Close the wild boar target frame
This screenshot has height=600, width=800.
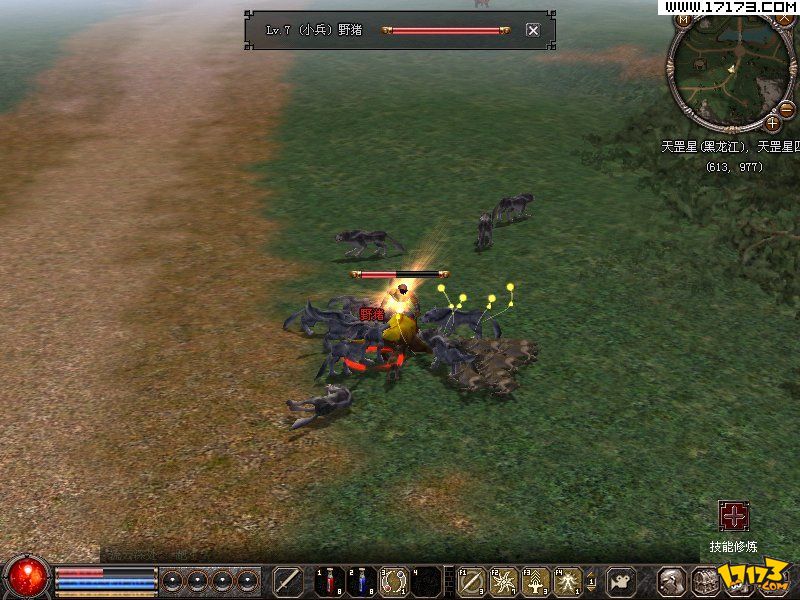click(533, 30)
